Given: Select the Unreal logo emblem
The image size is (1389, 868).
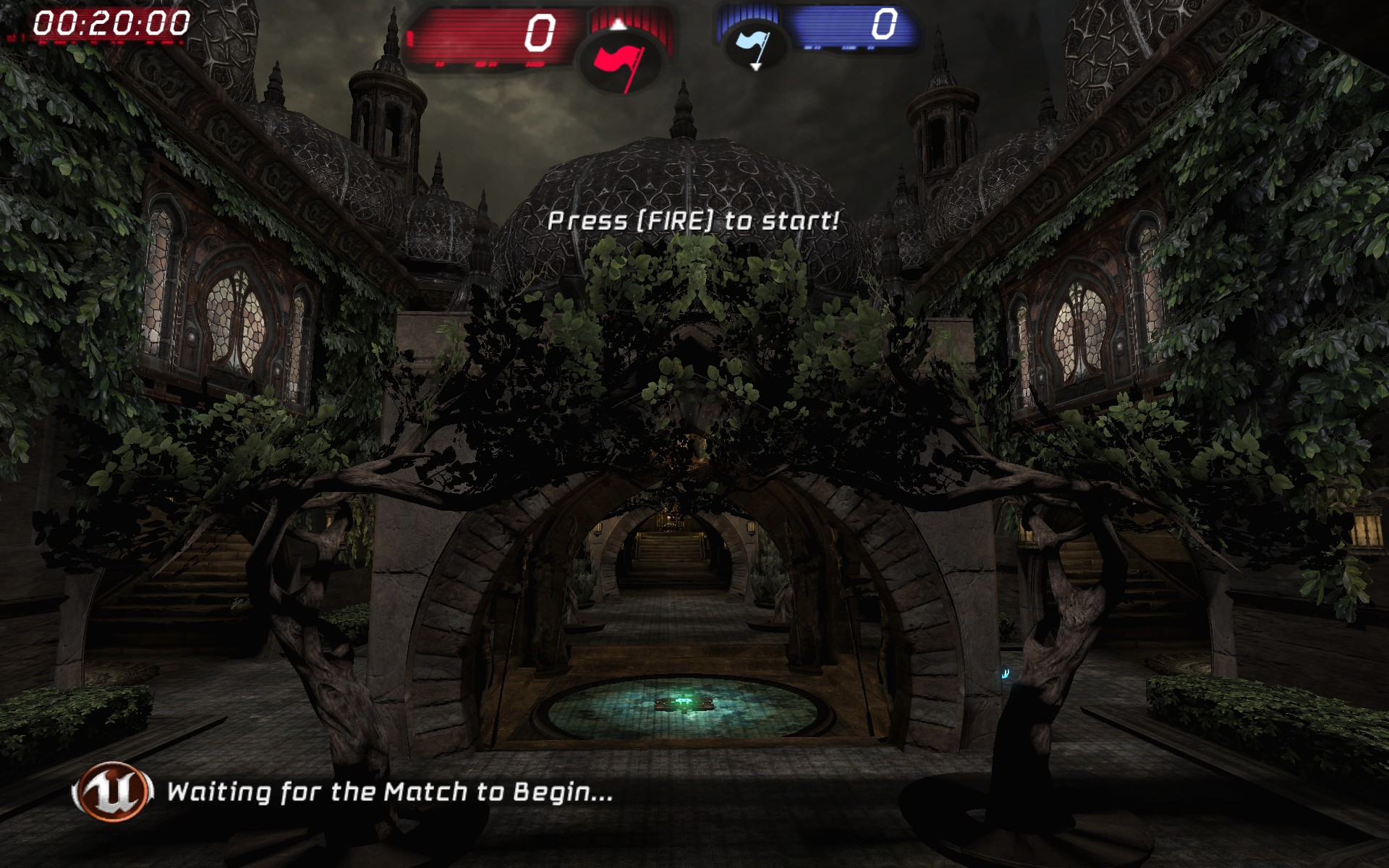Looking at the screenshot, I should (112, 792).
